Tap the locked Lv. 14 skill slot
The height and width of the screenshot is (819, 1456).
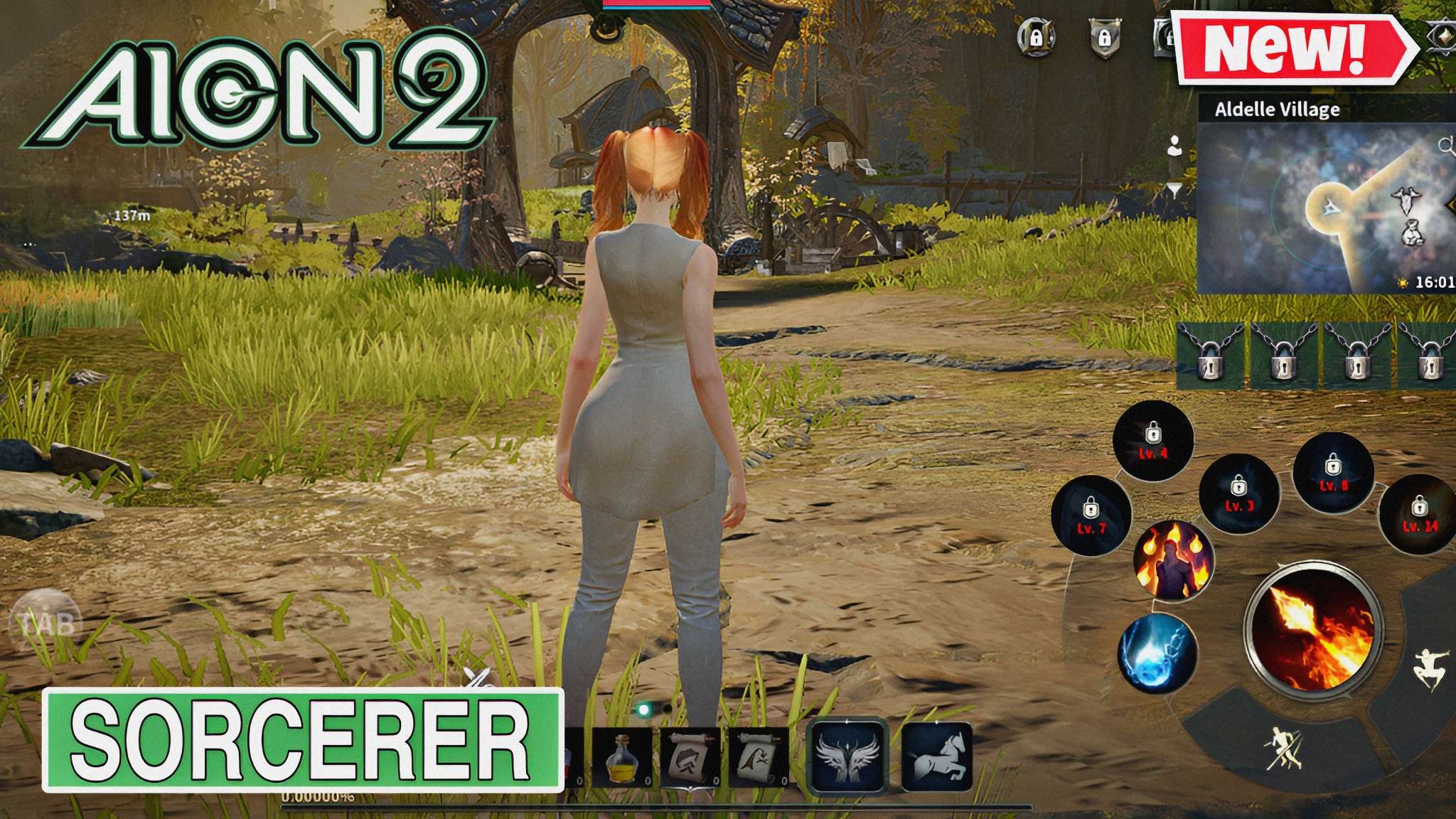point(1418,515)
